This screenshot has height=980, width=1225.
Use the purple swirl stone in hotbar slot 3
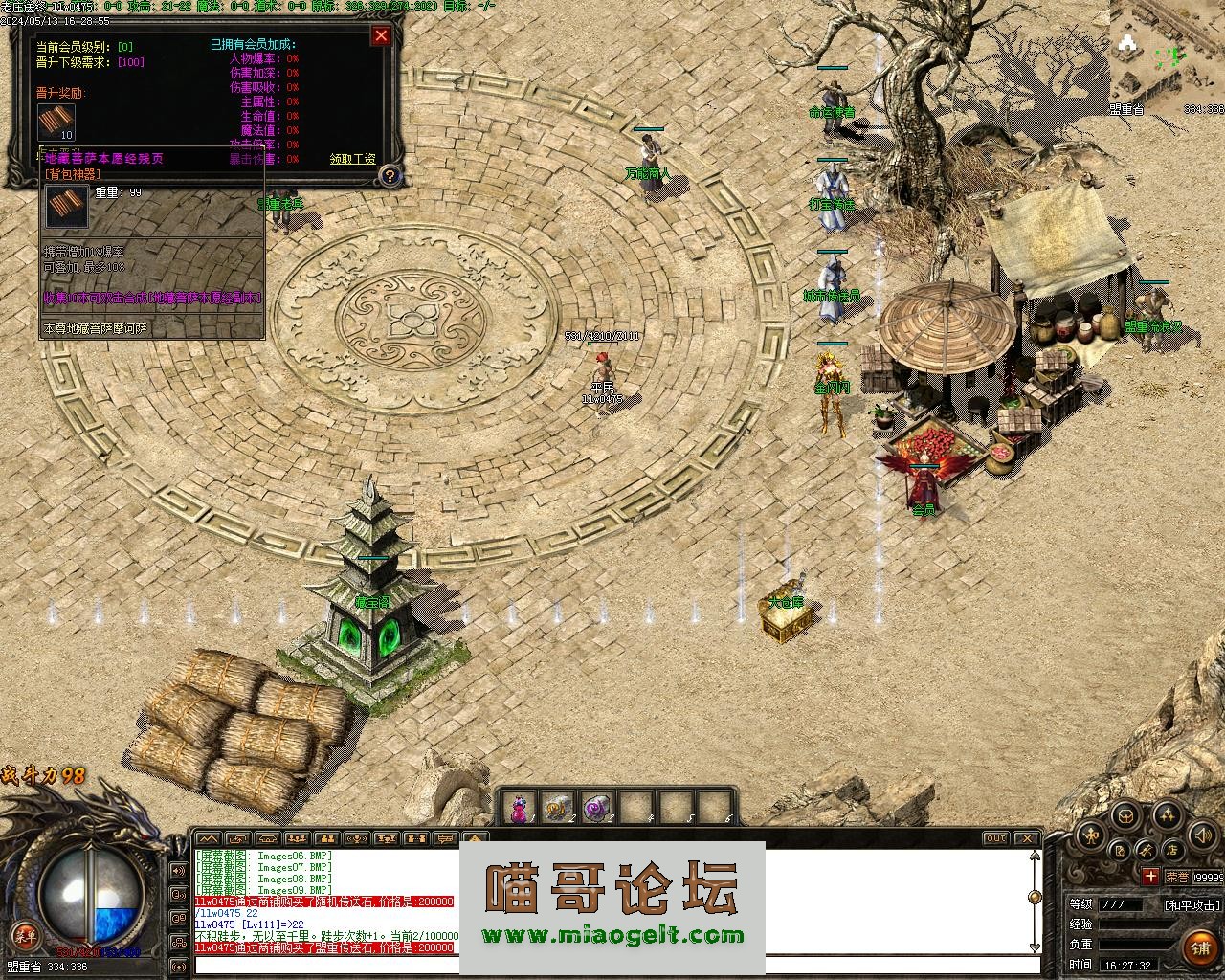tap(597, 809)
